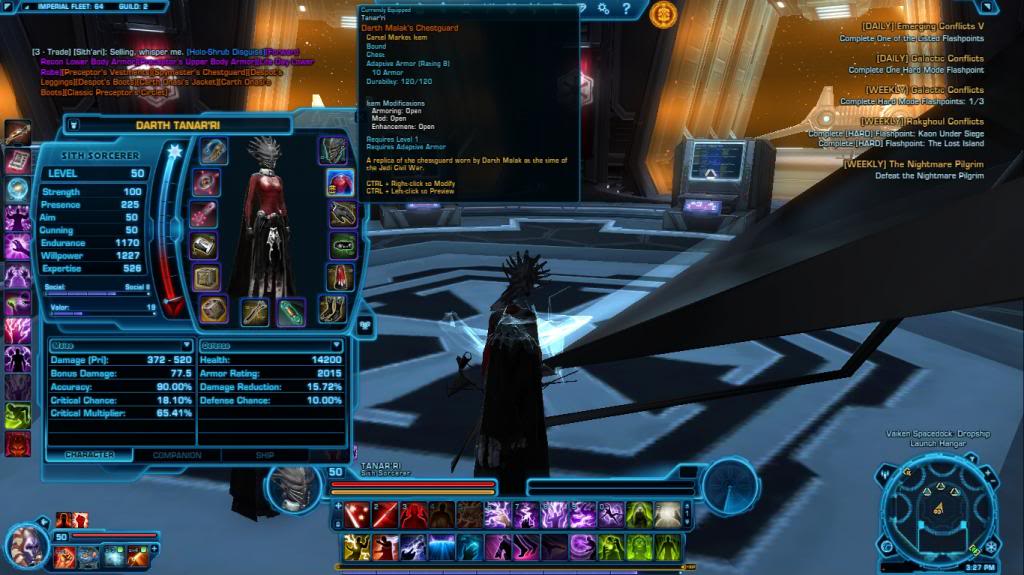1024x575 pixels.
Task: Open the Melee stats dropdown
Action: pyautogui.click(x=120, y=345)
